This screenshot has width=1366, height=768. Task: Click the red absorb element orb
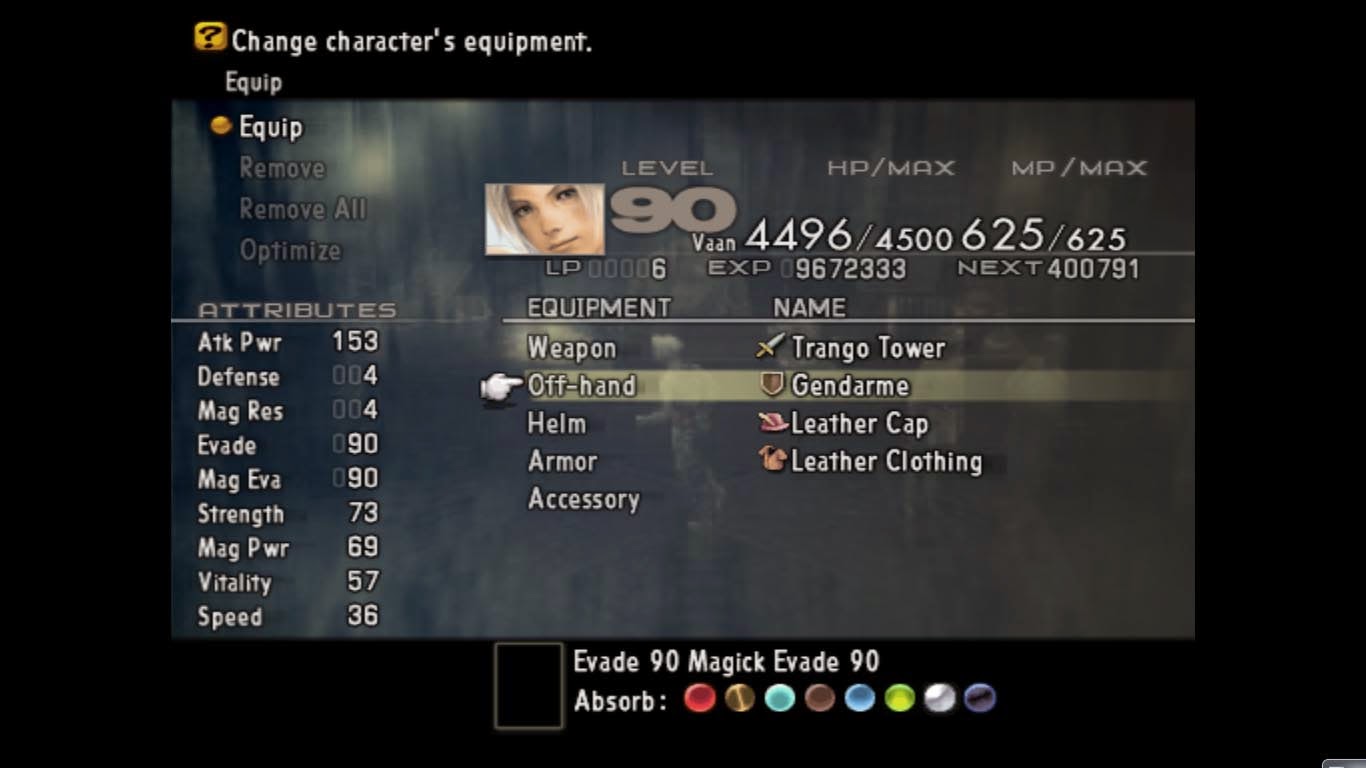click(x=699, y=700)
